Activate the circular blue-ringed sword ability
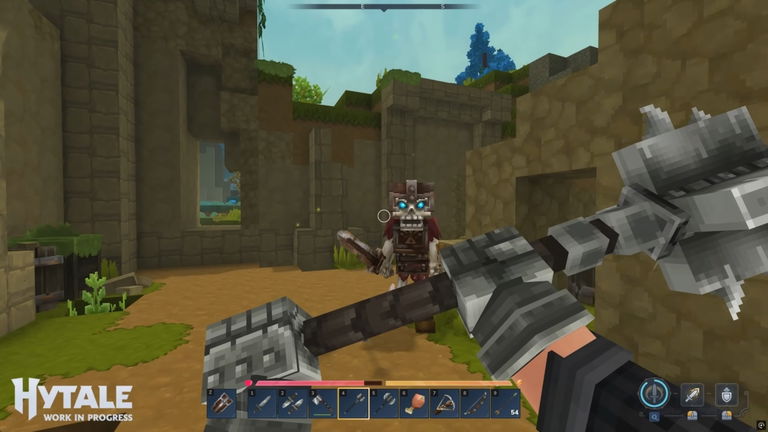Screen dimensions: 768x432 [x=655, y=392]
